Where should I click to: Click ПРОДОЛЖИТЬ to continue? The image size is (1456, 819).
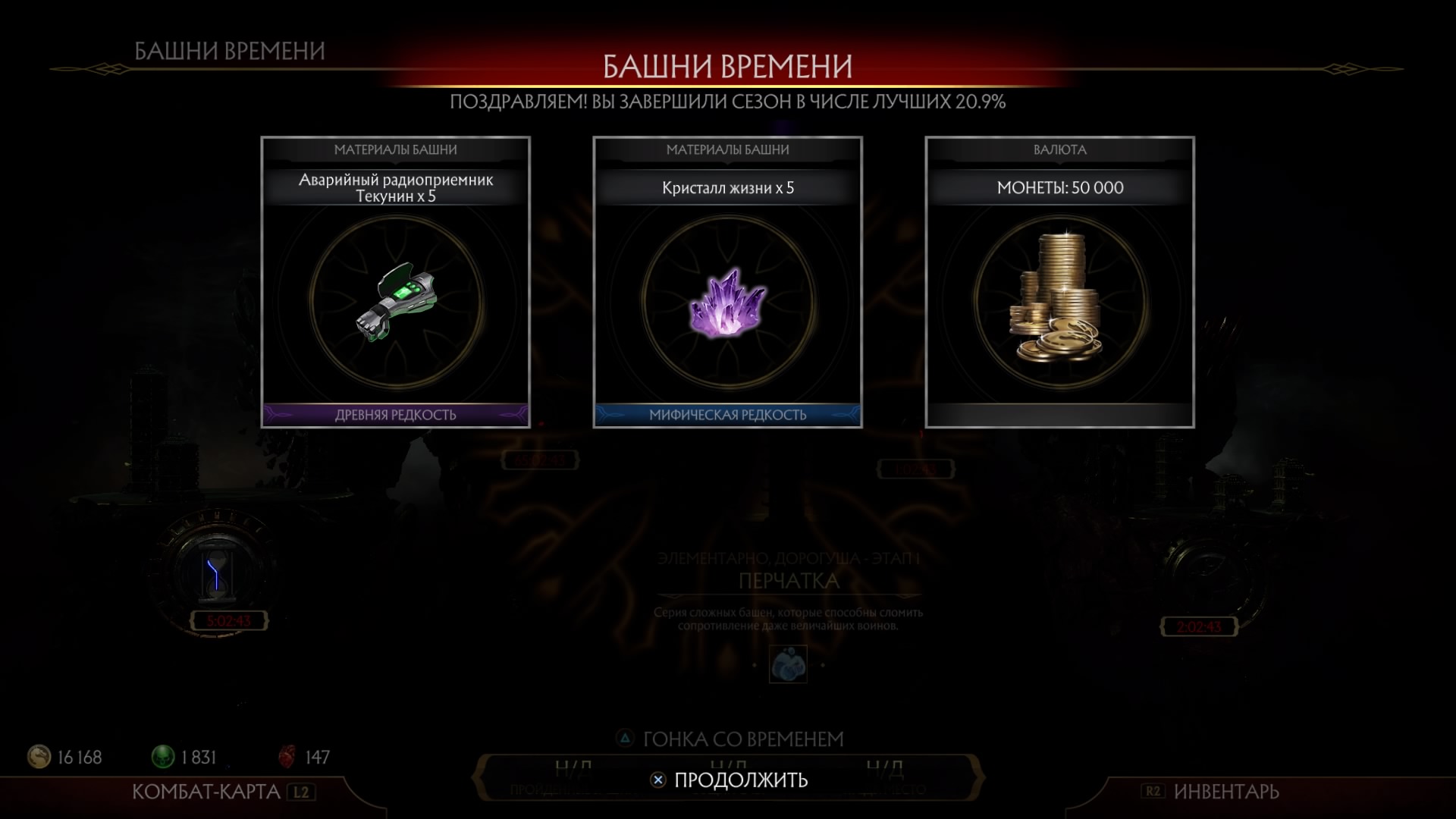point(730,780)
